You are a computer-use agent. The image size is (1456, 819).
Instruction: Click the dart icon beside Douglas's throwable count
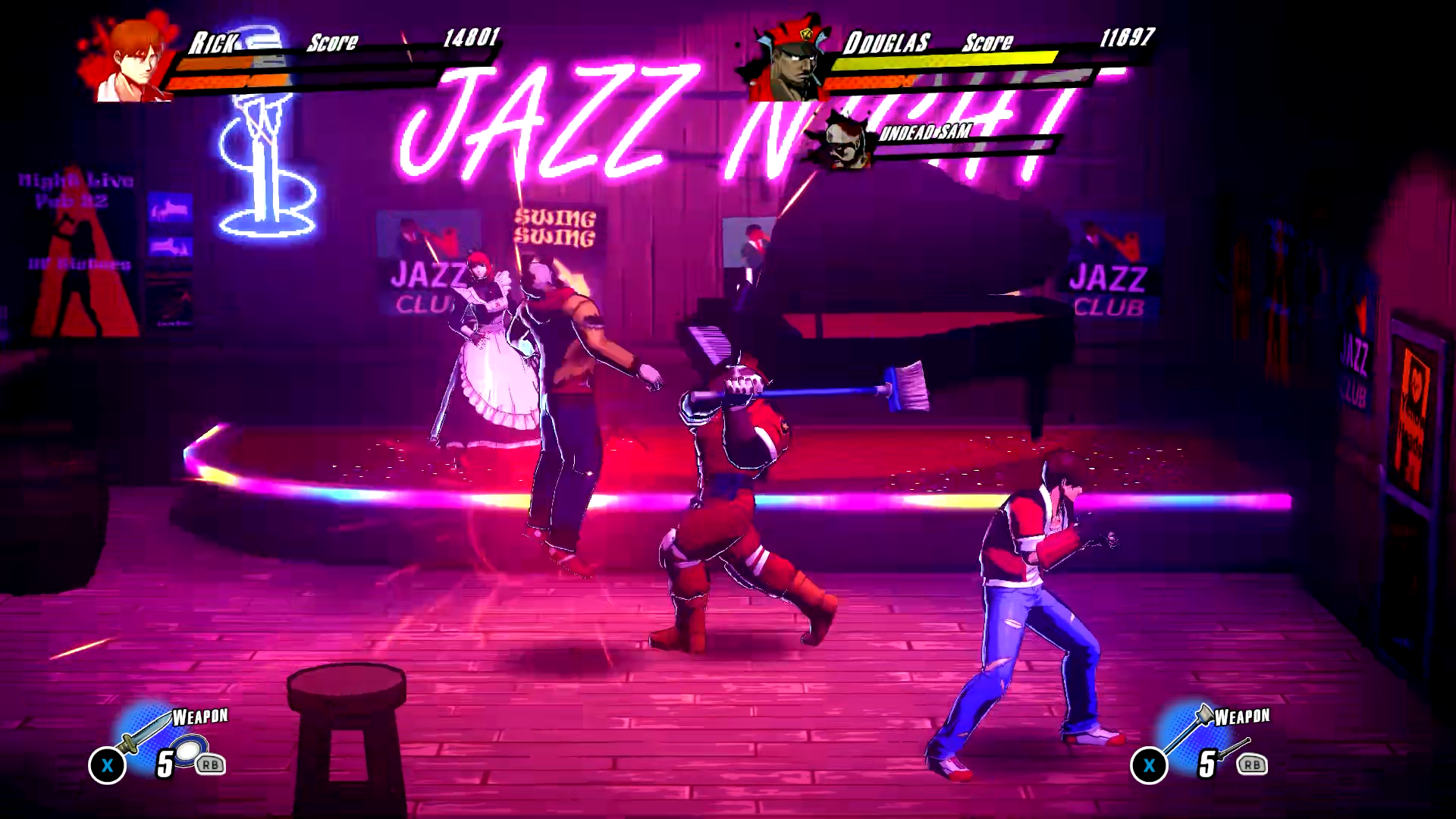point(1234,748)
